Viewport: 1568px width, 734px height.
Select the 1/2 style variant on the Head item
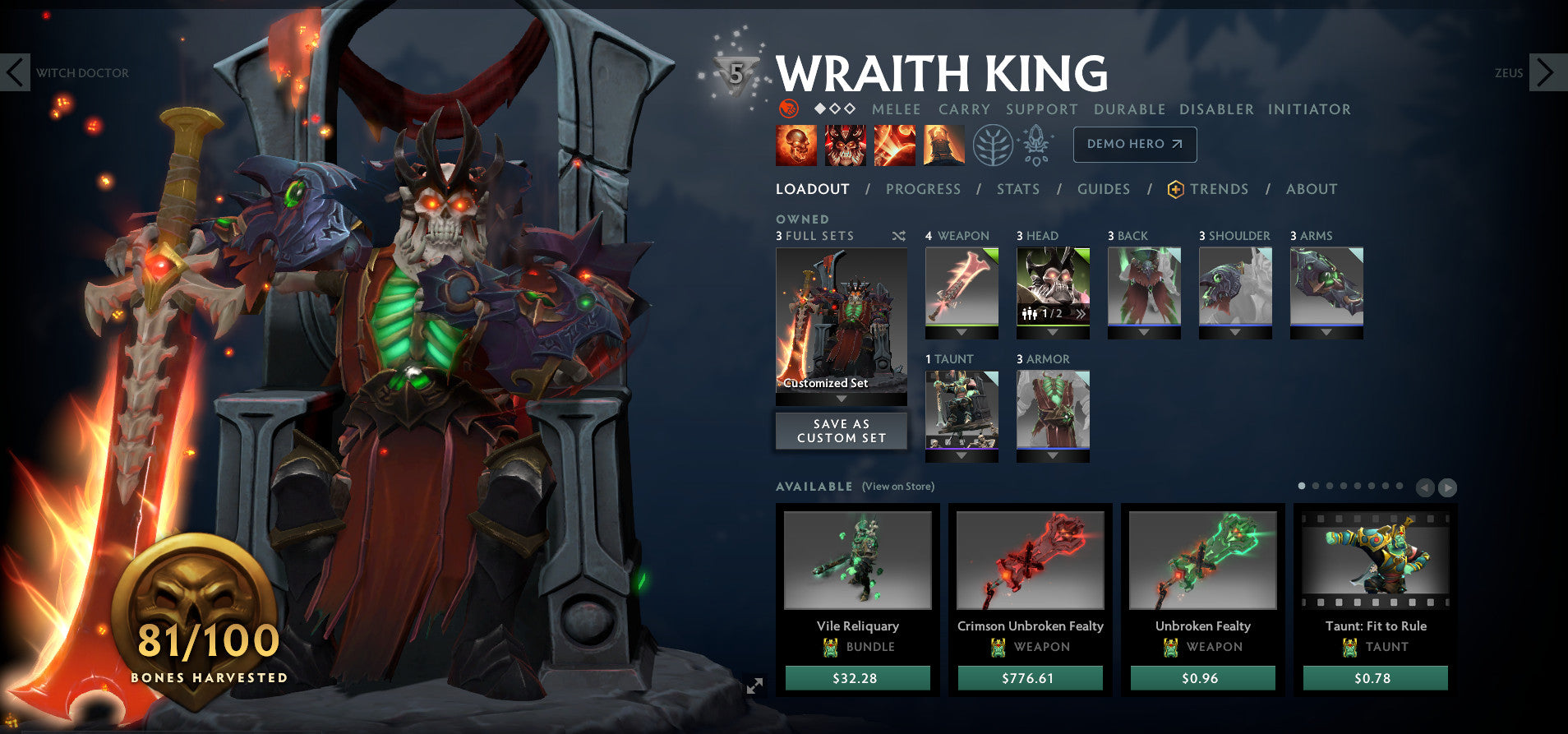click(1054, 315)
